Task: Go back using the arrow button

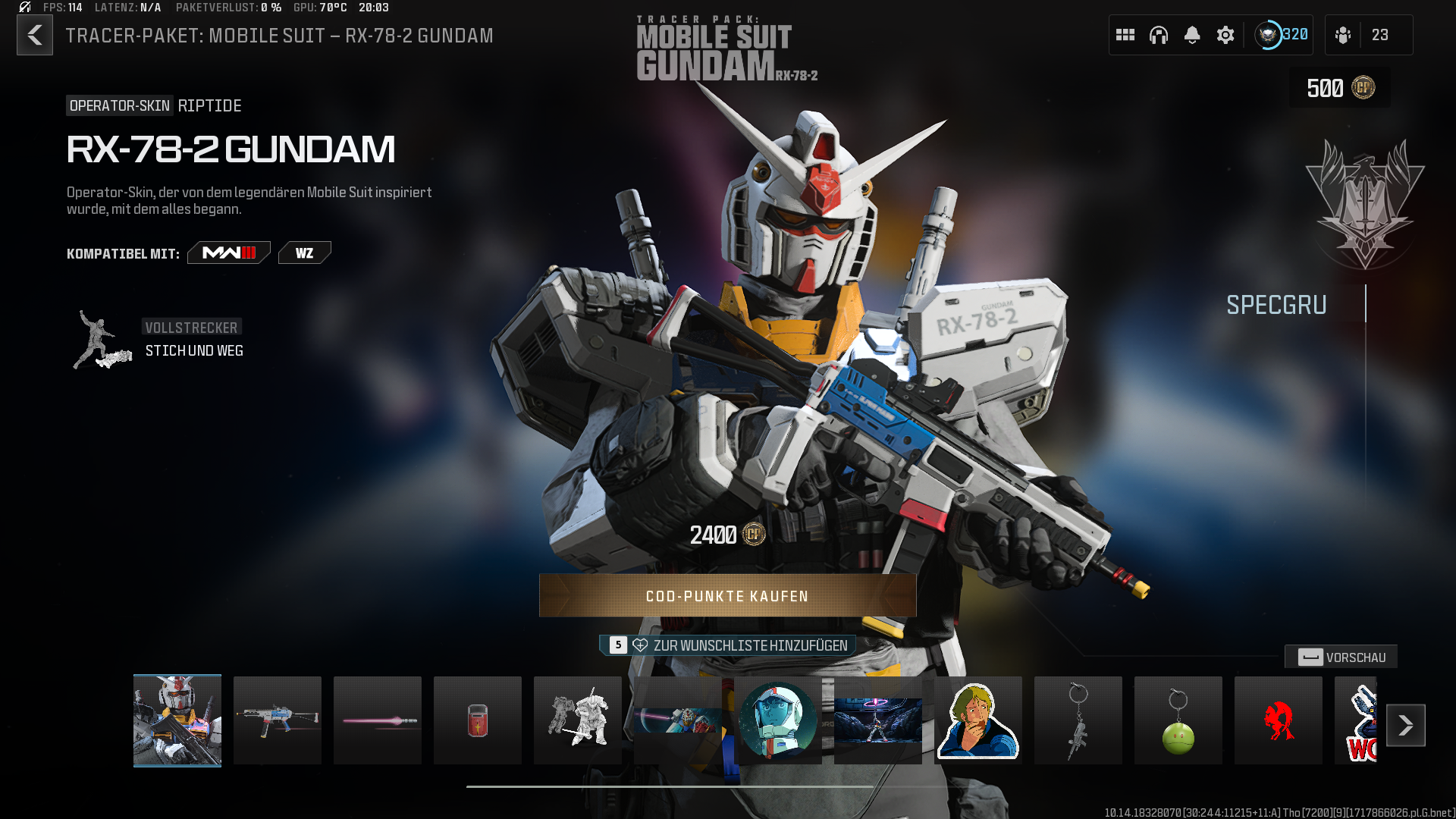Action: 35,35
